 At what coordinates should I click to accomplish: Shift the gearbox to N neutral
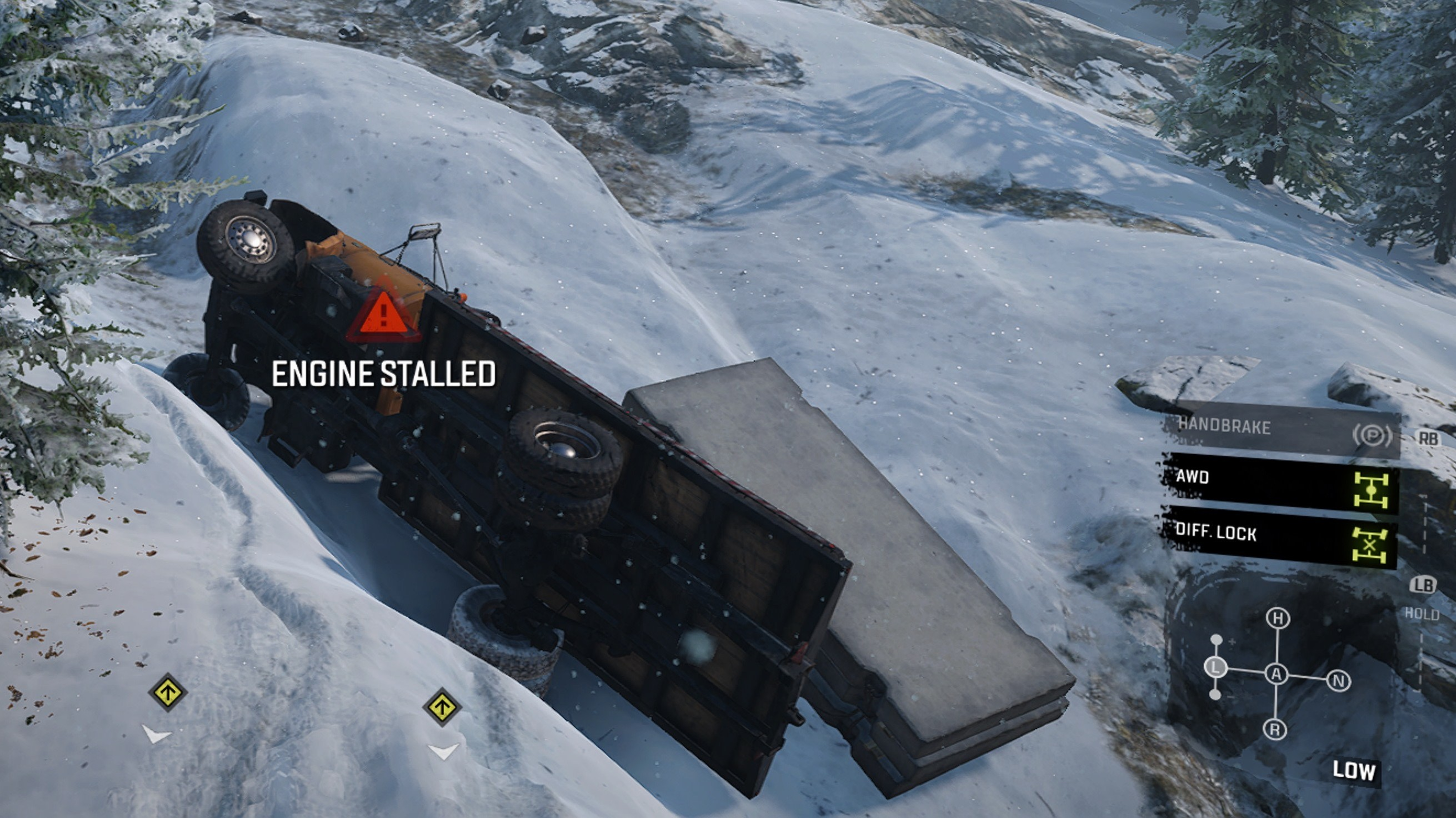pyautogui.click(x=1338, y=681)
